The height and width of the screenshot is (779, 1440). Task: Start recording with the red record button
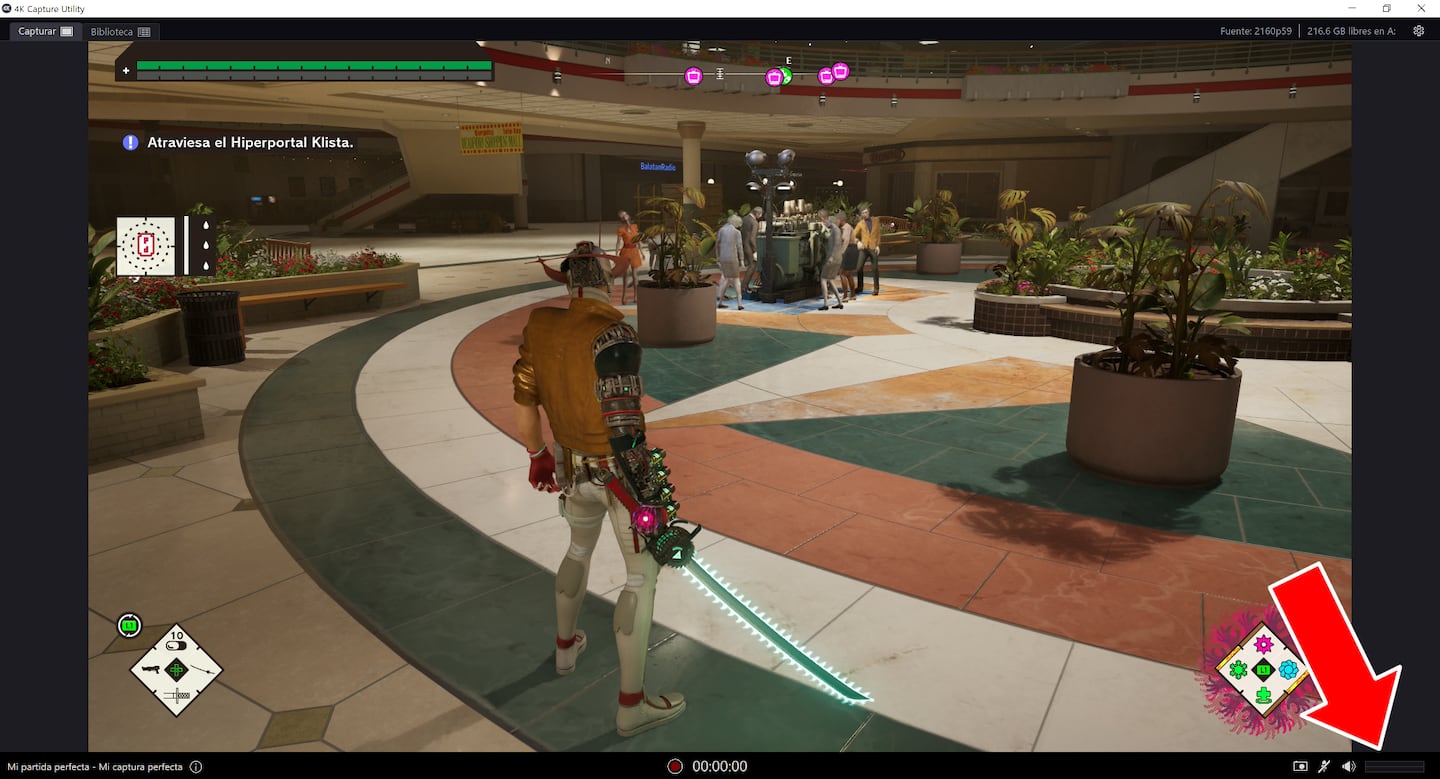click(675, 767)
